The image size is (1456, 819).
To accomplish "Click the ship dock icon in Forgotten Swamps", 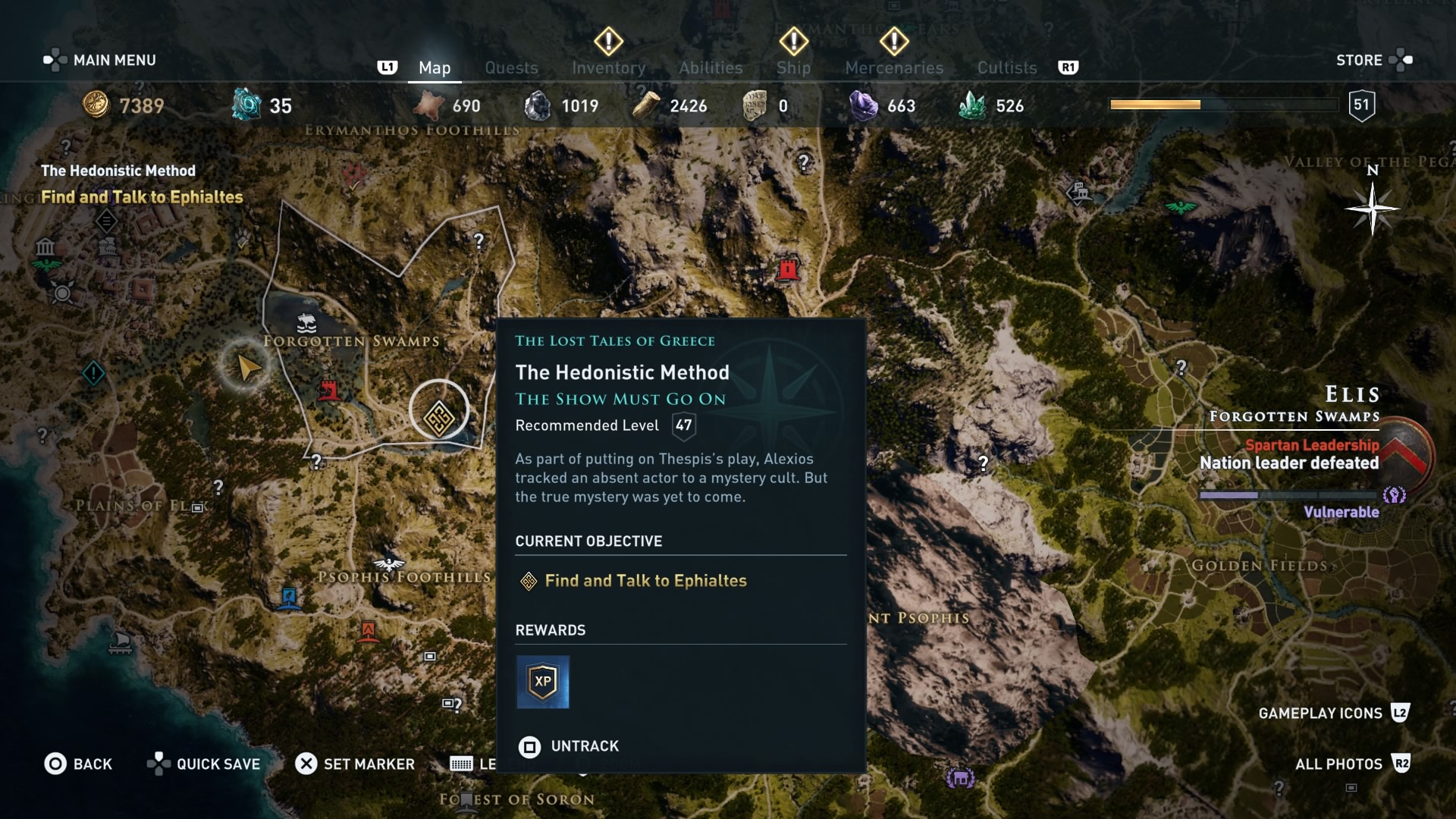I will coord(306,325).
